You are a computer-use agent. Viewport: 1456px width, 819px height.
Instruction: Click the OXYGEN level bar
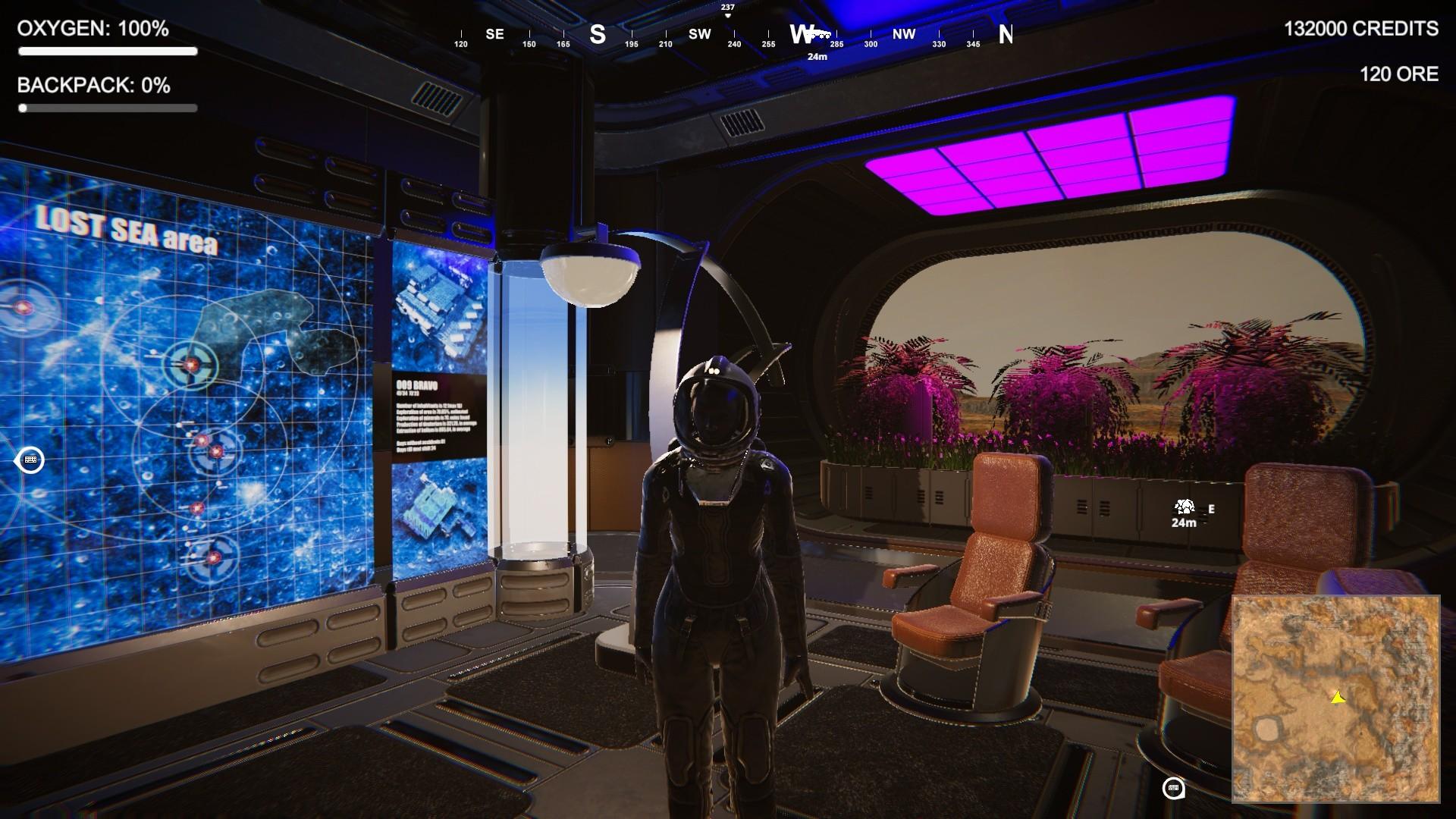coord(108,52)
